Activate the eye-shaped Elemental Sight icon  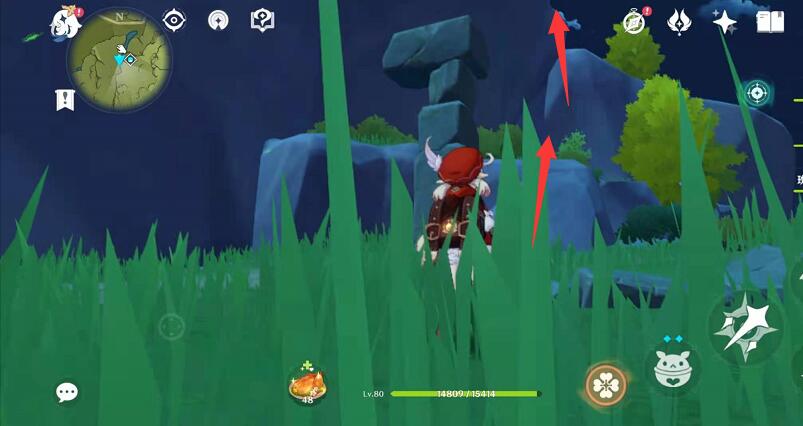[174, 20]
